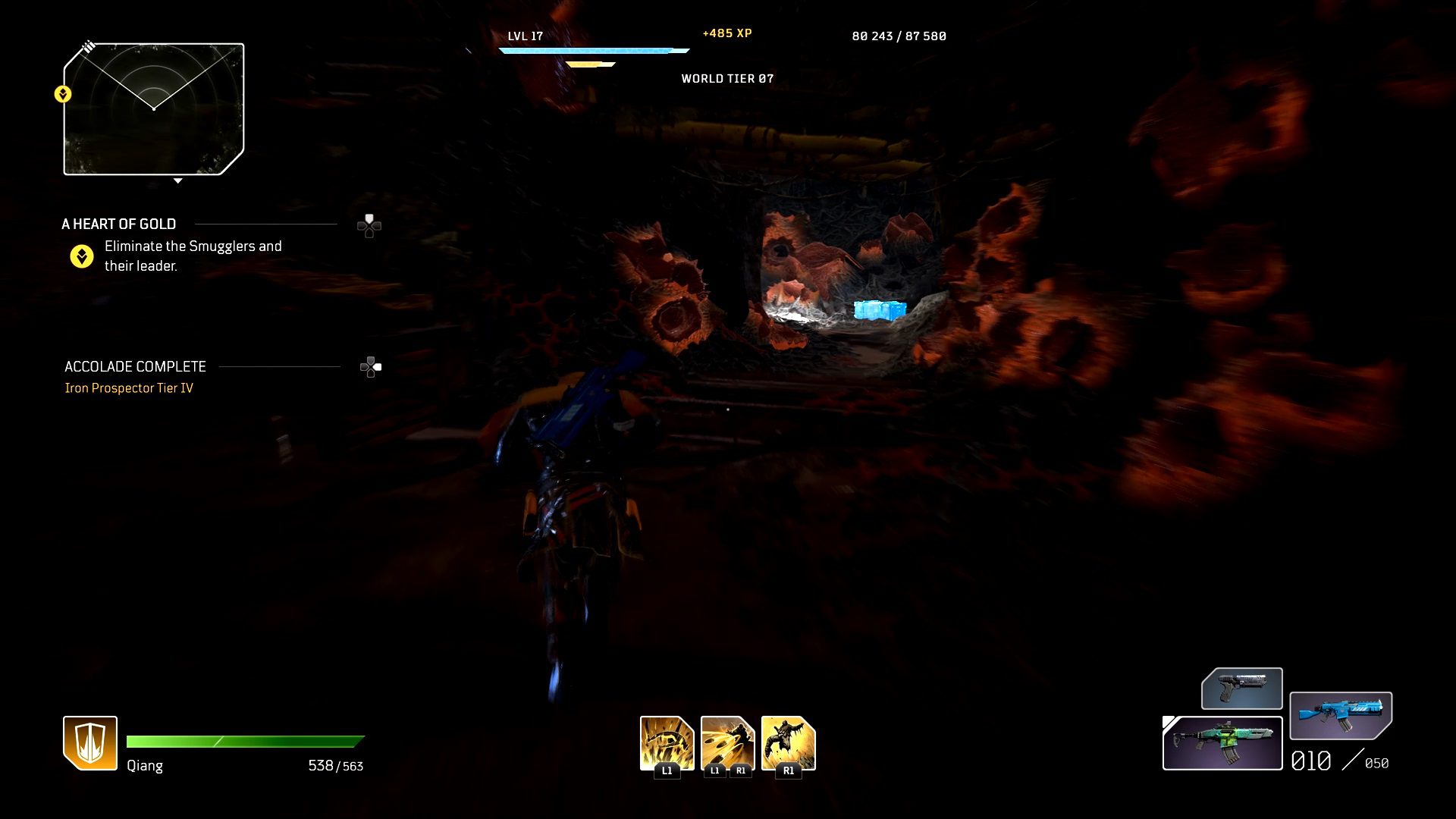The image size is (1456, 819).
Task: Open the World Tier 07 display
Action: 726,78
